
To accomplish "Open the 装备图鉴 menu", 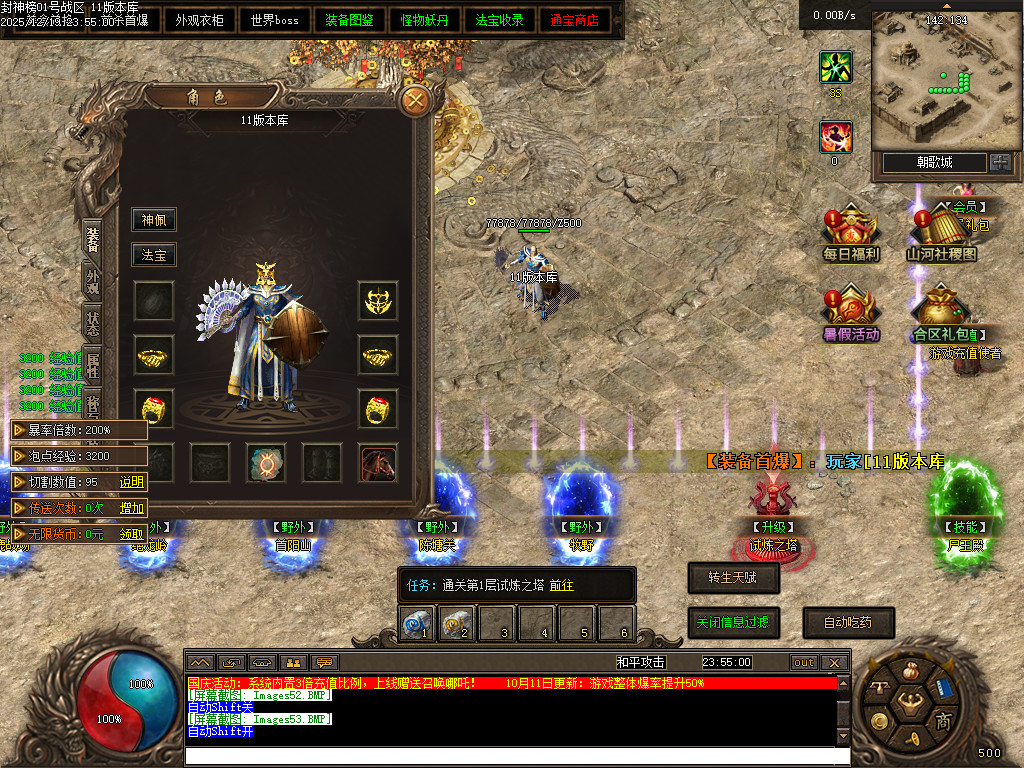I will click(349, 20).
